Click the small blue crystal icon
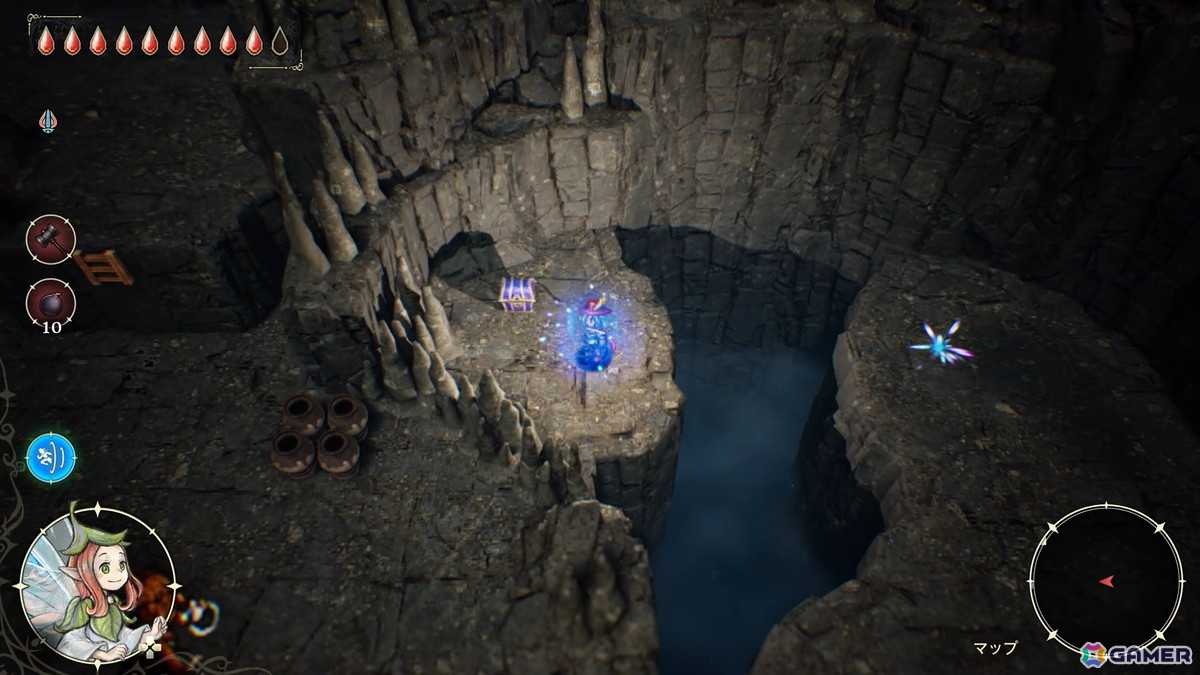The width and height of the screenshot is (1200, 675). click(47, 121)
